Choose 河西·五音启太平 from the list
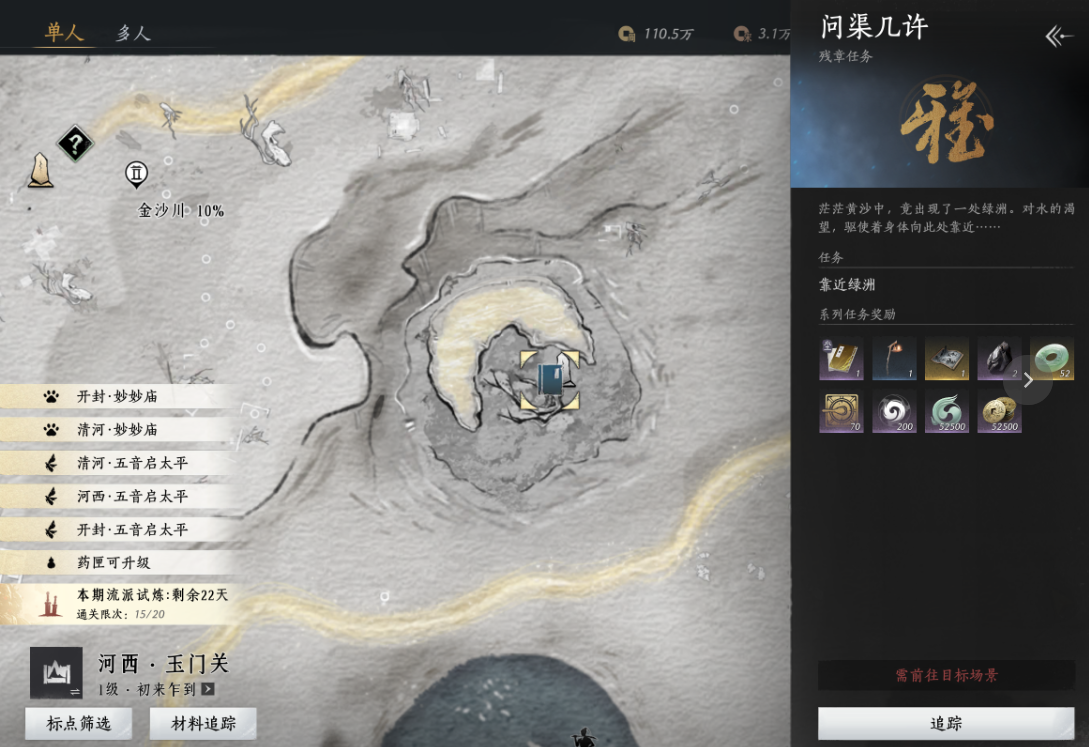This screenshot has height=747, width=1089. pyautogui.click(x=132, y=496)
